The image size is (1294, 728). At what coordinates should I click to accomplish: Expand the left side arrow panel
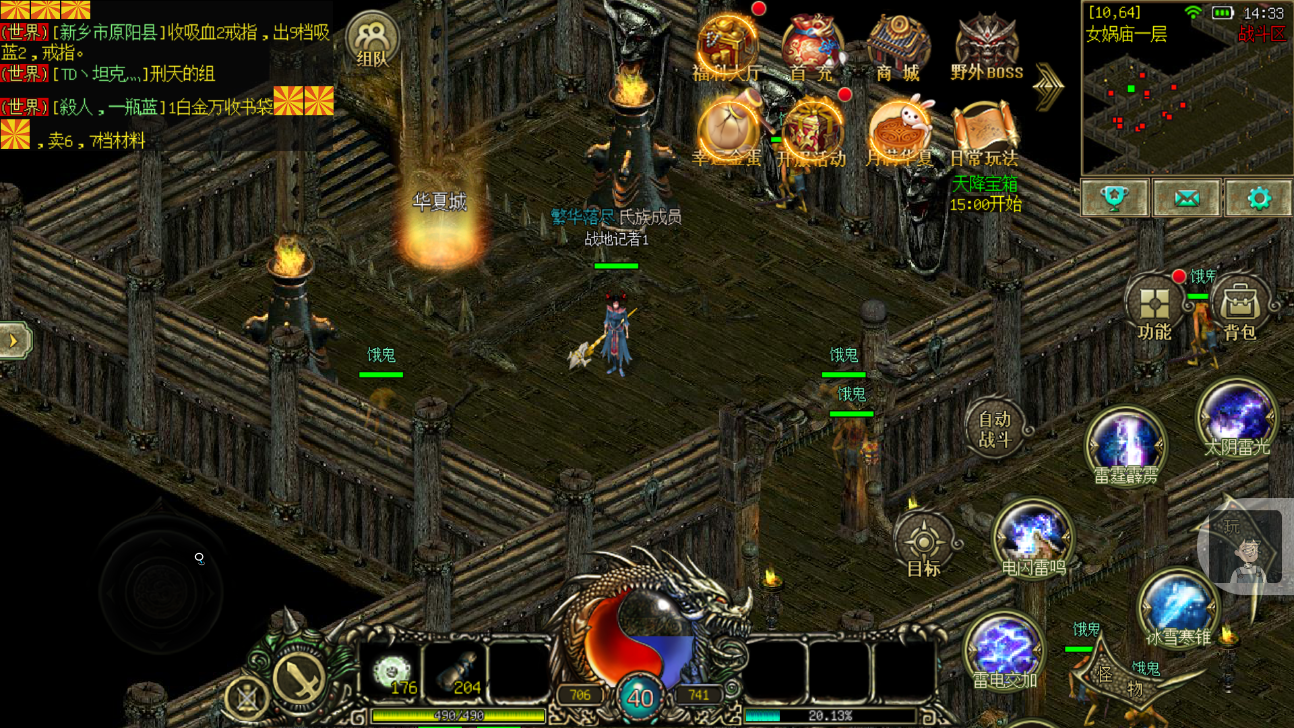(x=14, y=341)
